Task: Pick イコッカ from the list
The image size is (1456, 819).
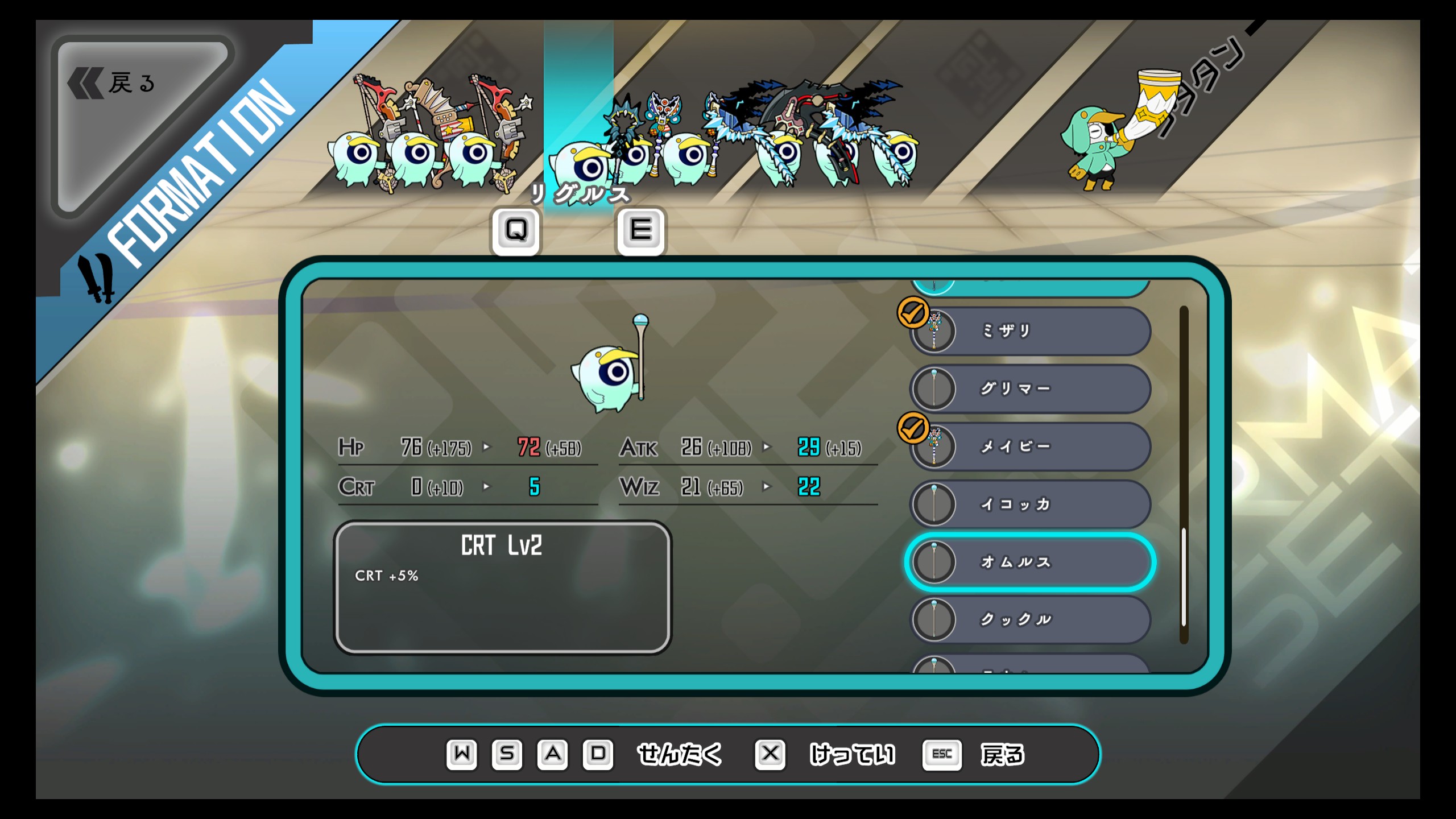Action: click(x=1031, y=504)
